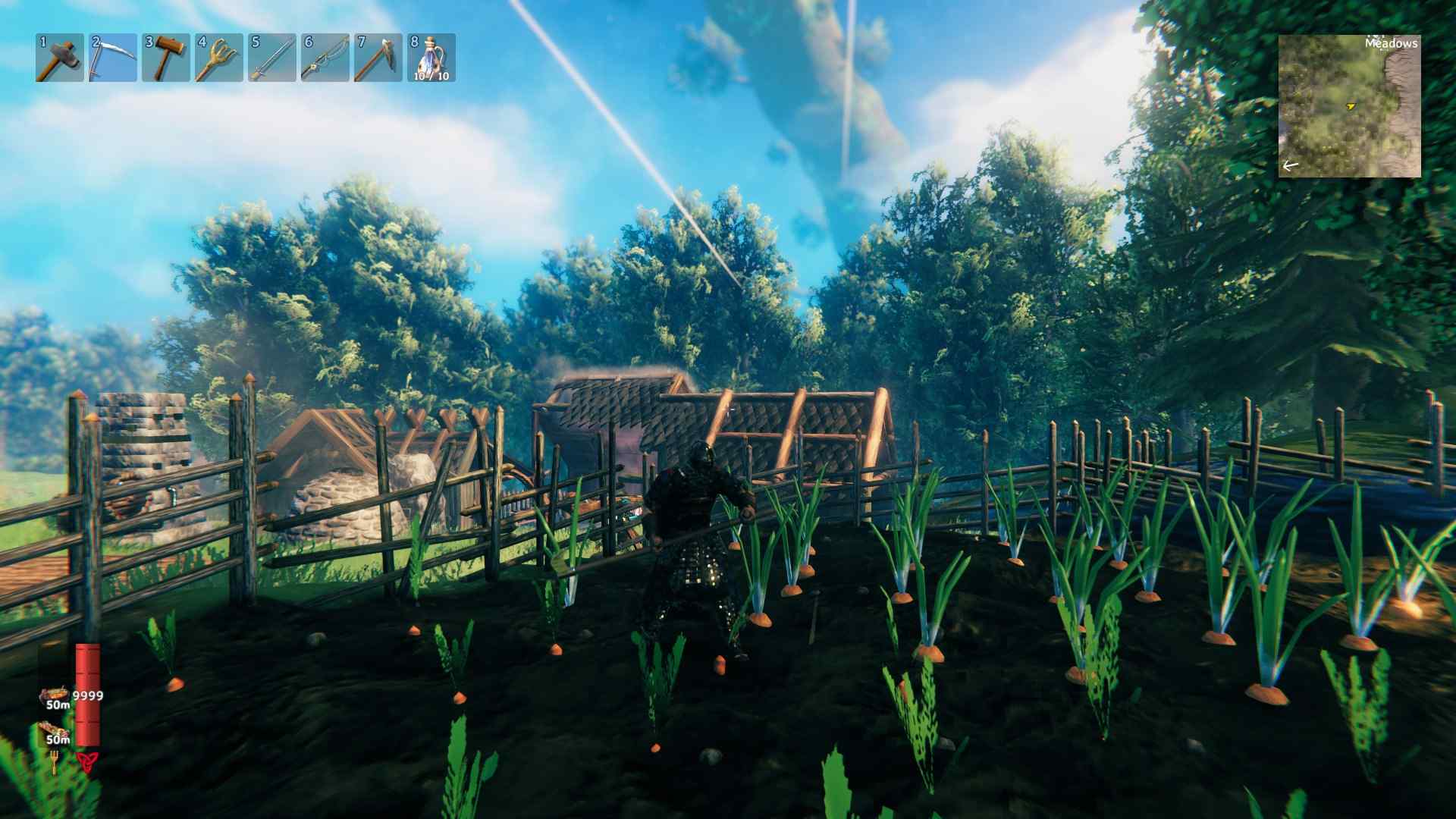Click the Meadows biome label
This screenshot has width=1456, height=819.
pyautogui.click(x=1392, y=43)
